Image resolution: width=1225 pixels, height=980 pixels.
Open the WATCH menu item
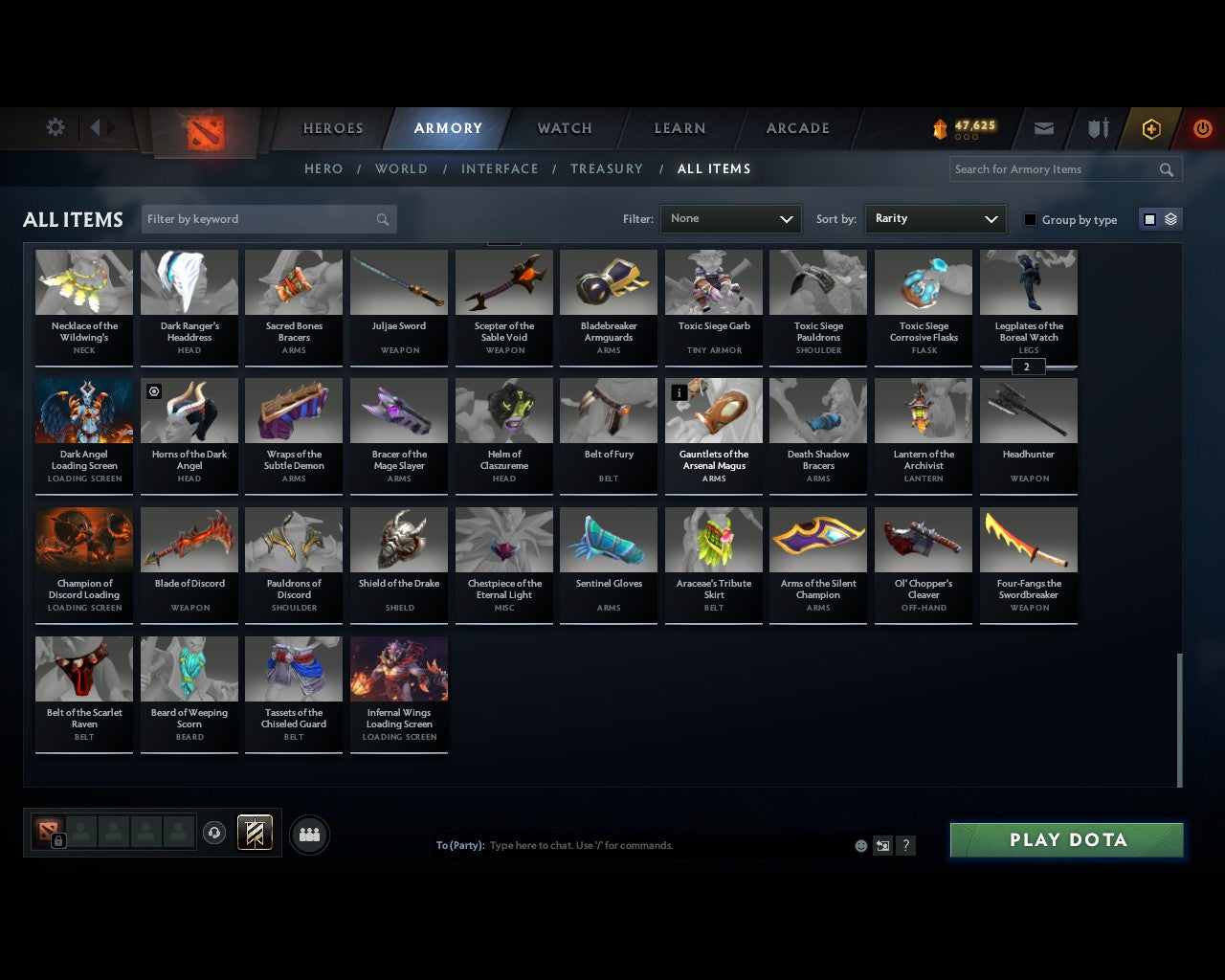(x=564, y=127)
